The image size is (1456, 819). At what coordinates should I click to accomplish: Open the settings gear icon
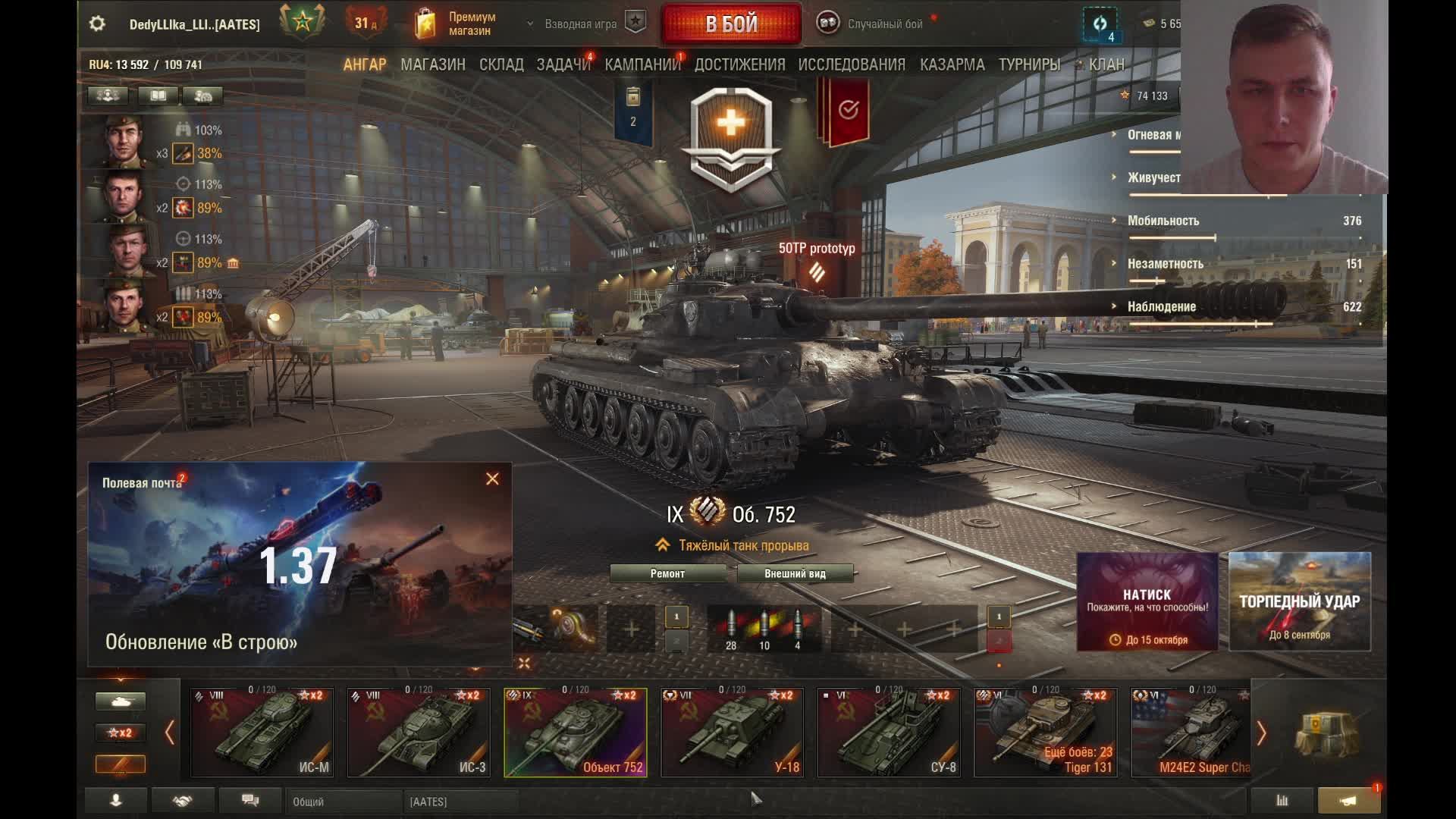point(97,24)
